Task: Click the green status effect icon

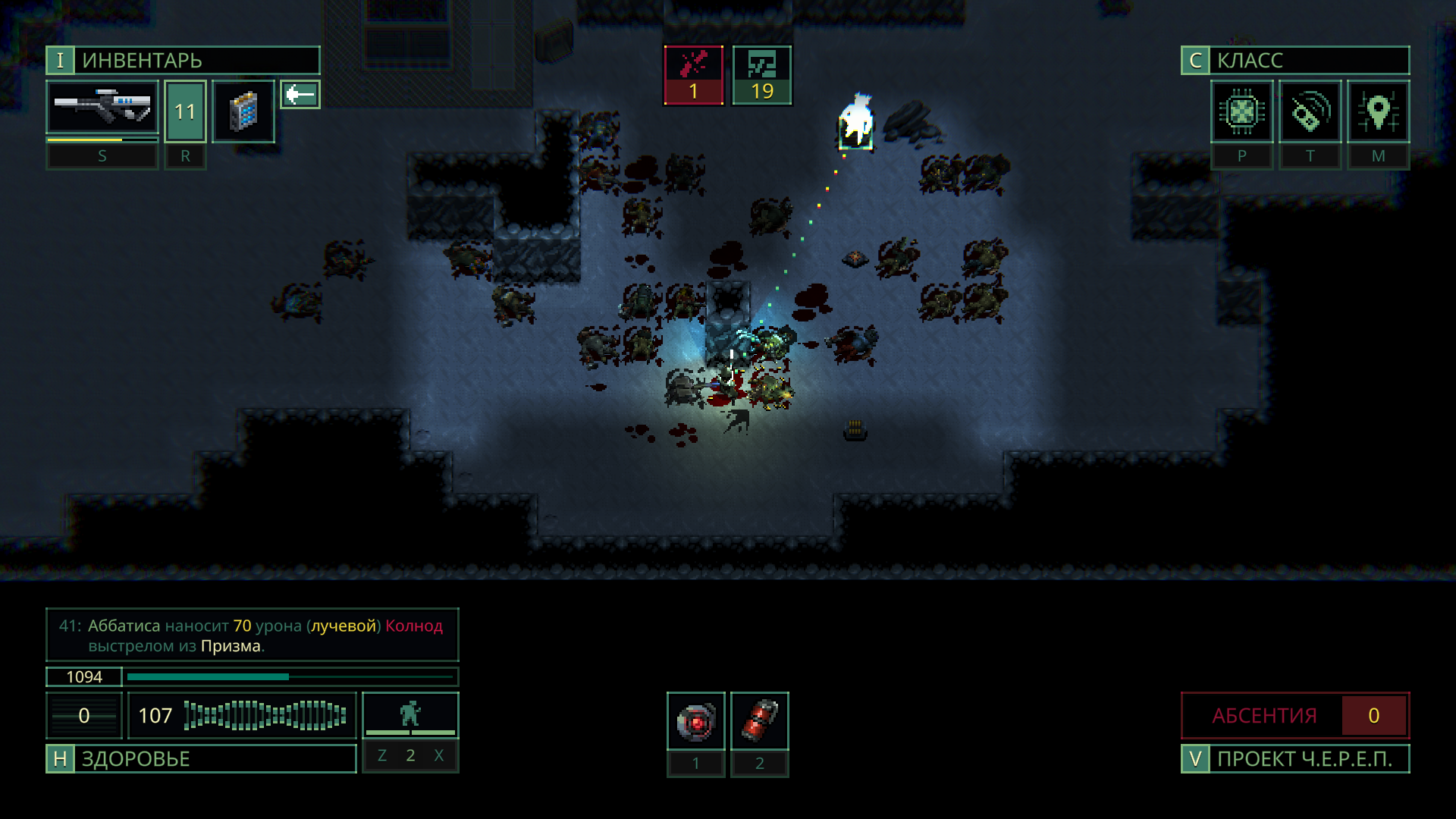Action: point(761,74)
